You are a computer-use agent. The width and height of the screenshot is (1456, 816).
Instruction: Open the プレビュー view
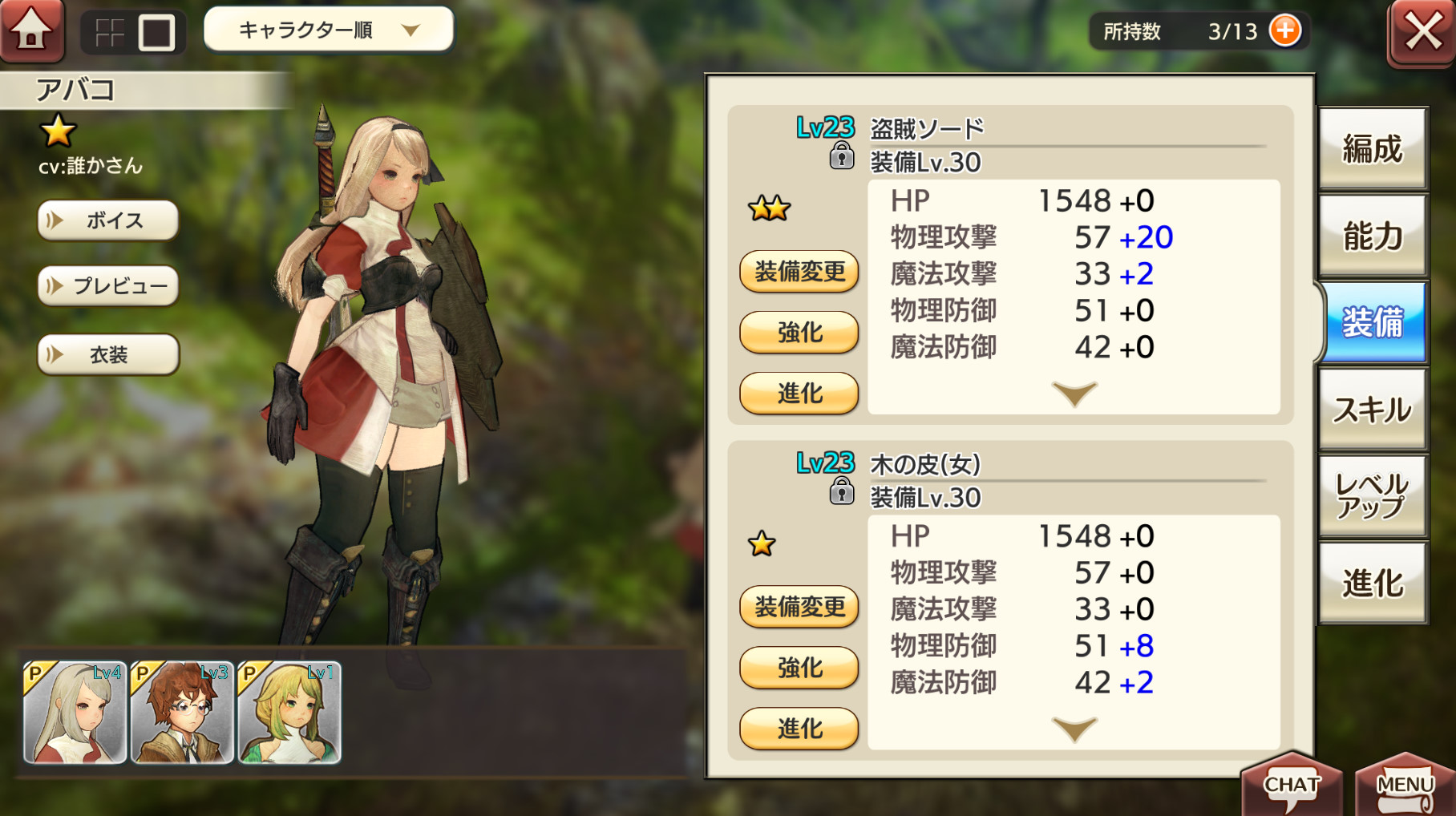click(108, 286)
